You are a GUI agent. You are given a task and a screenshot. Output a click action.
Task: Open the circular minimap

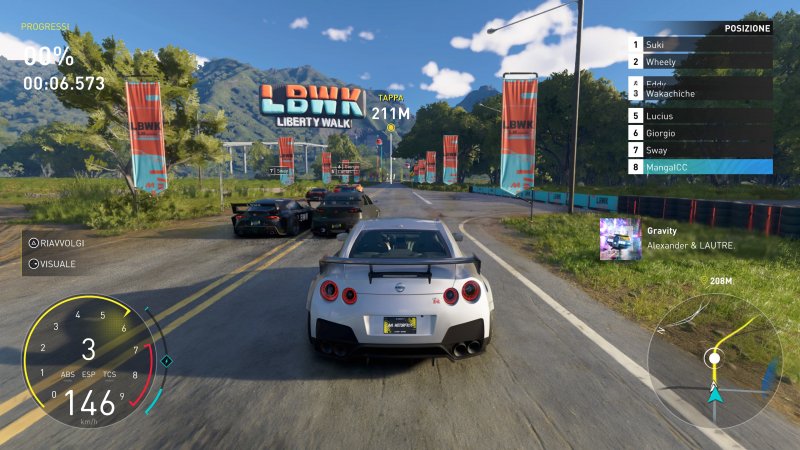pos(714,358)
